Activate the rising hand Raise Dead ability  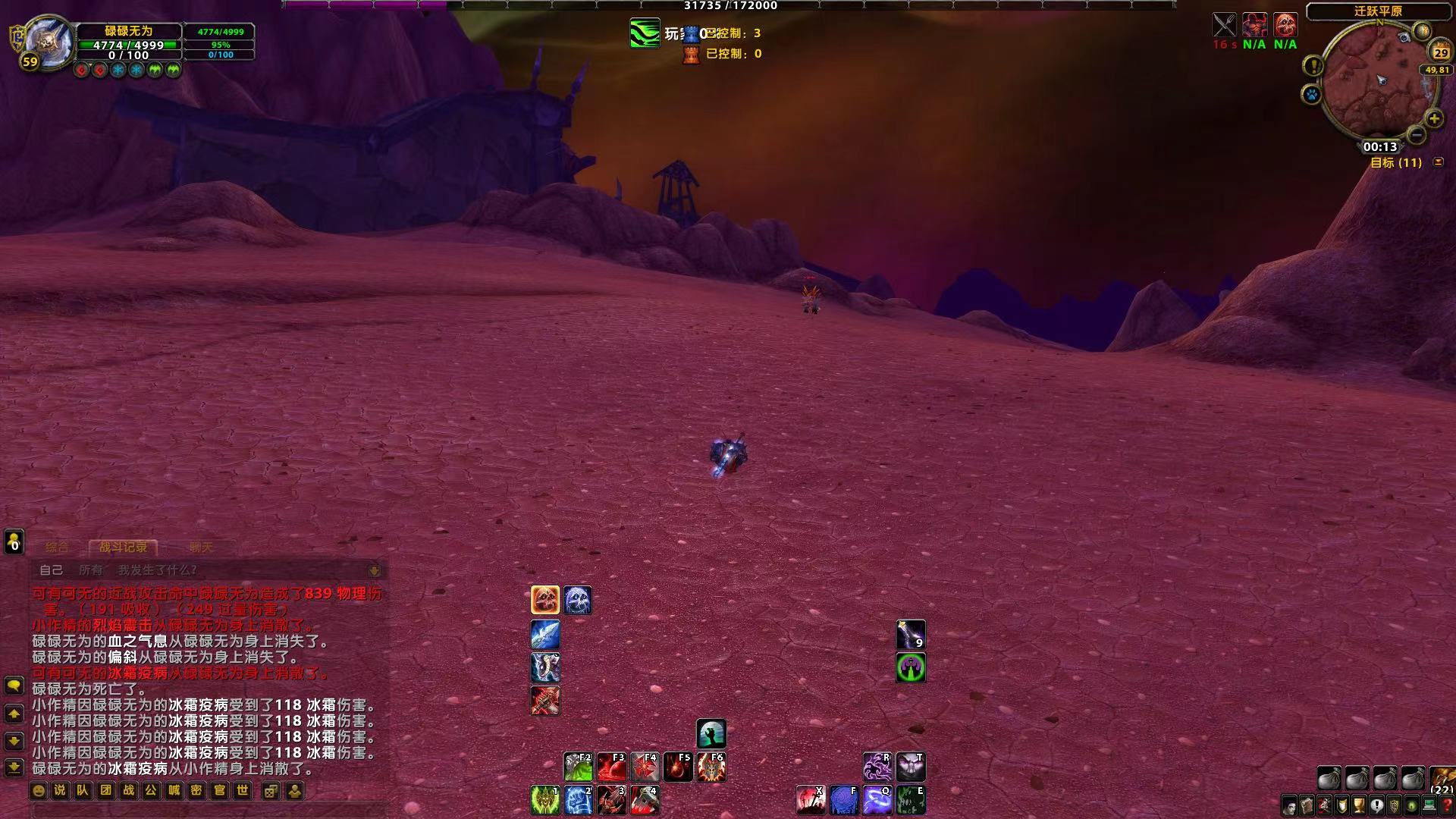pyautogui.click(x=711, y=734)
